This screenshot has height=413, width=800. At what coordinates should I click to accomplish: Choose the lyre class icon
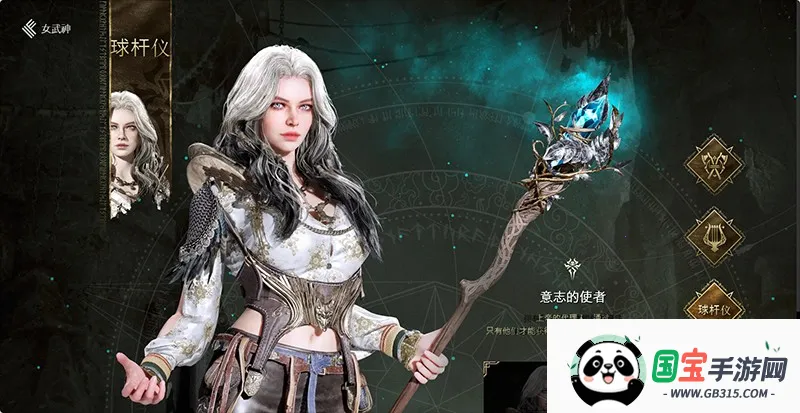pos(714,238)
